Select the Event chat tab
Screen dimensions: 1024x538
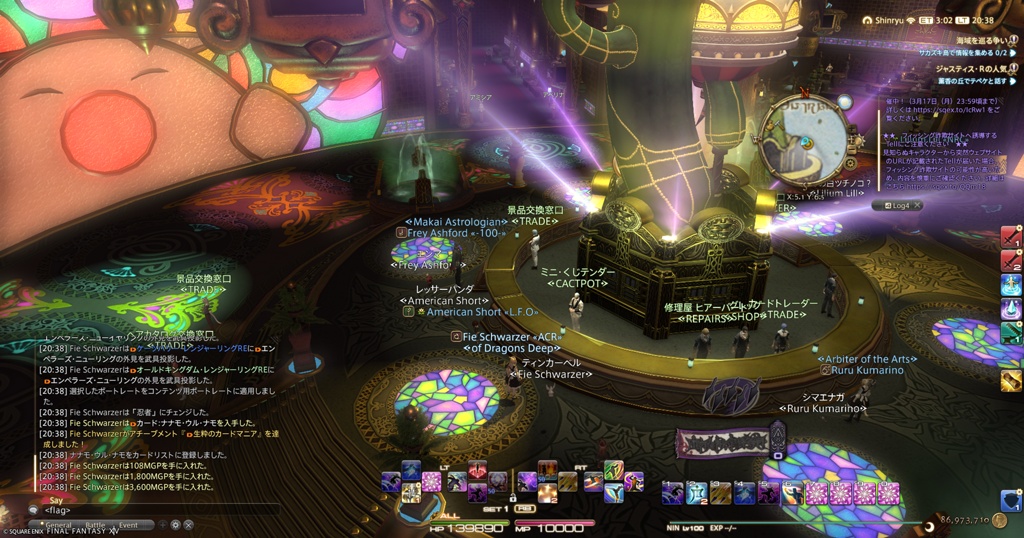129,524
